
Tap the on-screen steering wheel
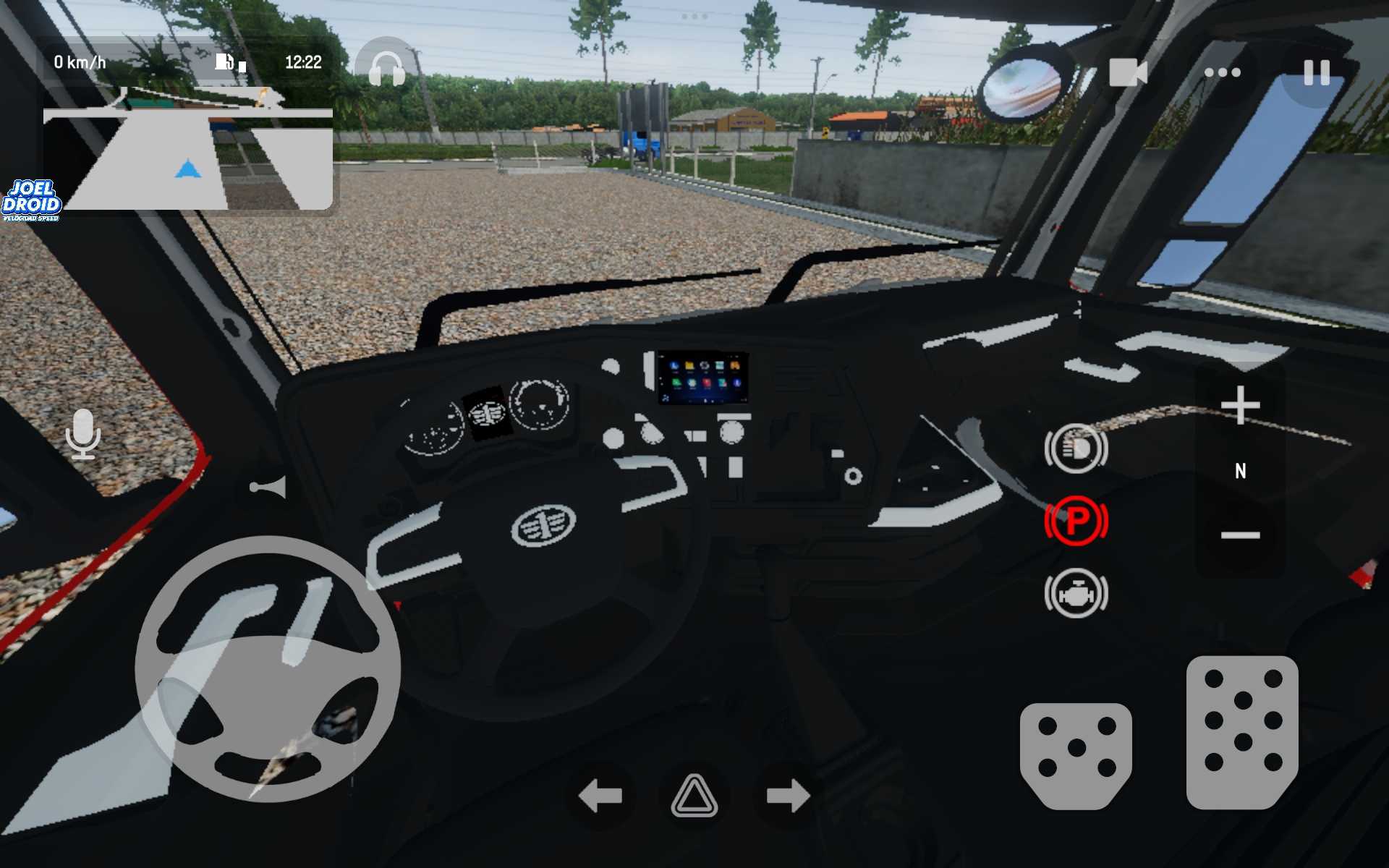pos(268,669)
